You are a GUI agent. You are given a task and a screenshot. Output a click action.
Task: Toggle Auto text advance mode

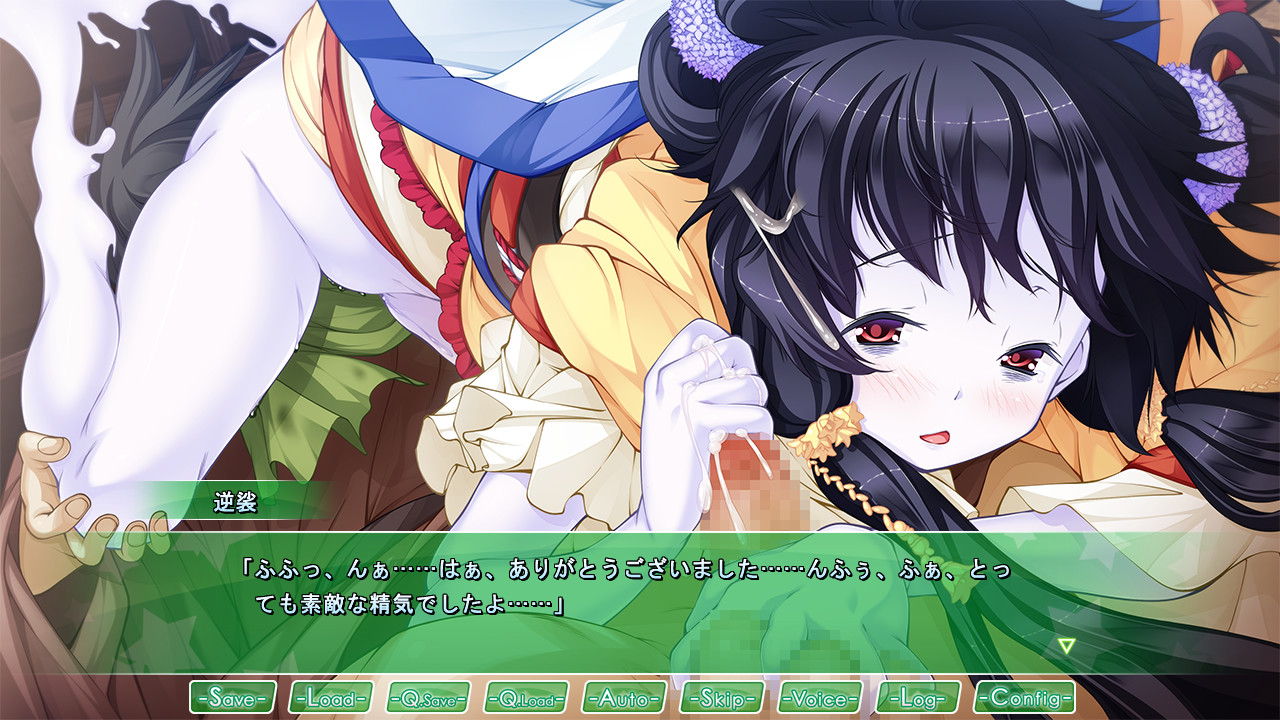[x=624, y=697]
